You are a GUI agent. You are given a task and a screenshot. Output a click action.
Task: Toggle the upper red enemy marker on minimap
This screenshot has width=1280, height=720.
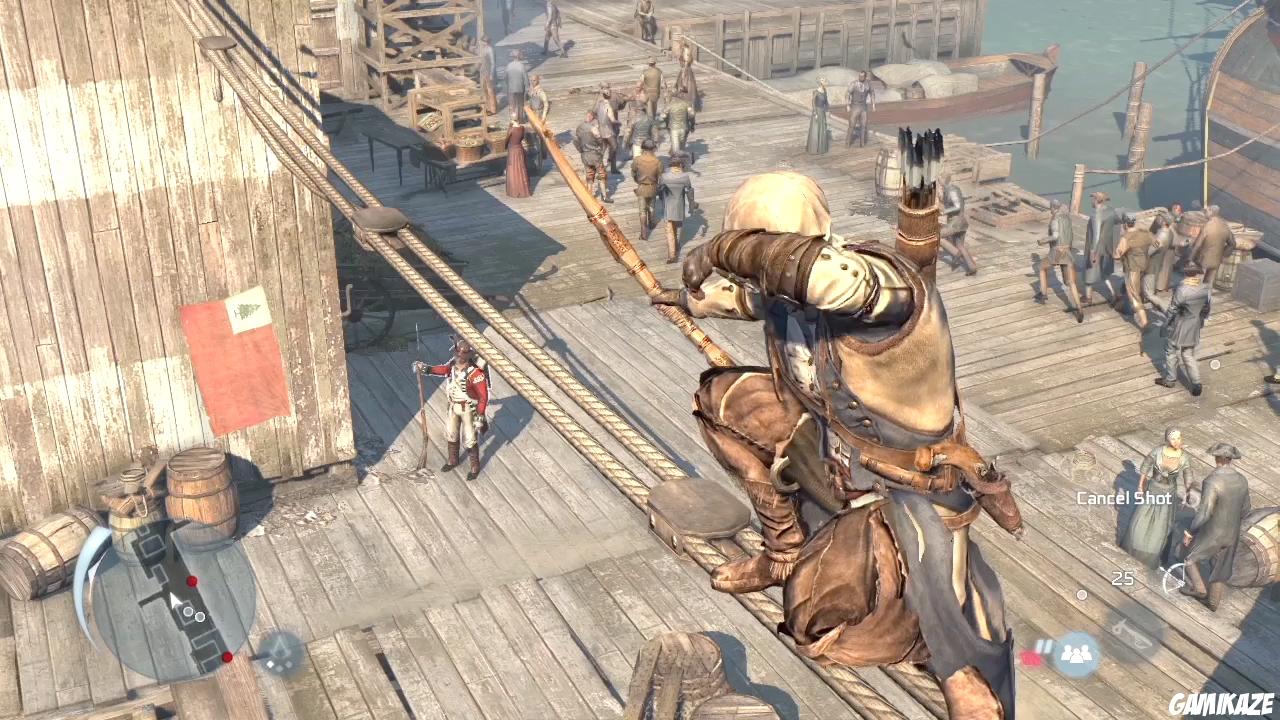coord(191,580)
